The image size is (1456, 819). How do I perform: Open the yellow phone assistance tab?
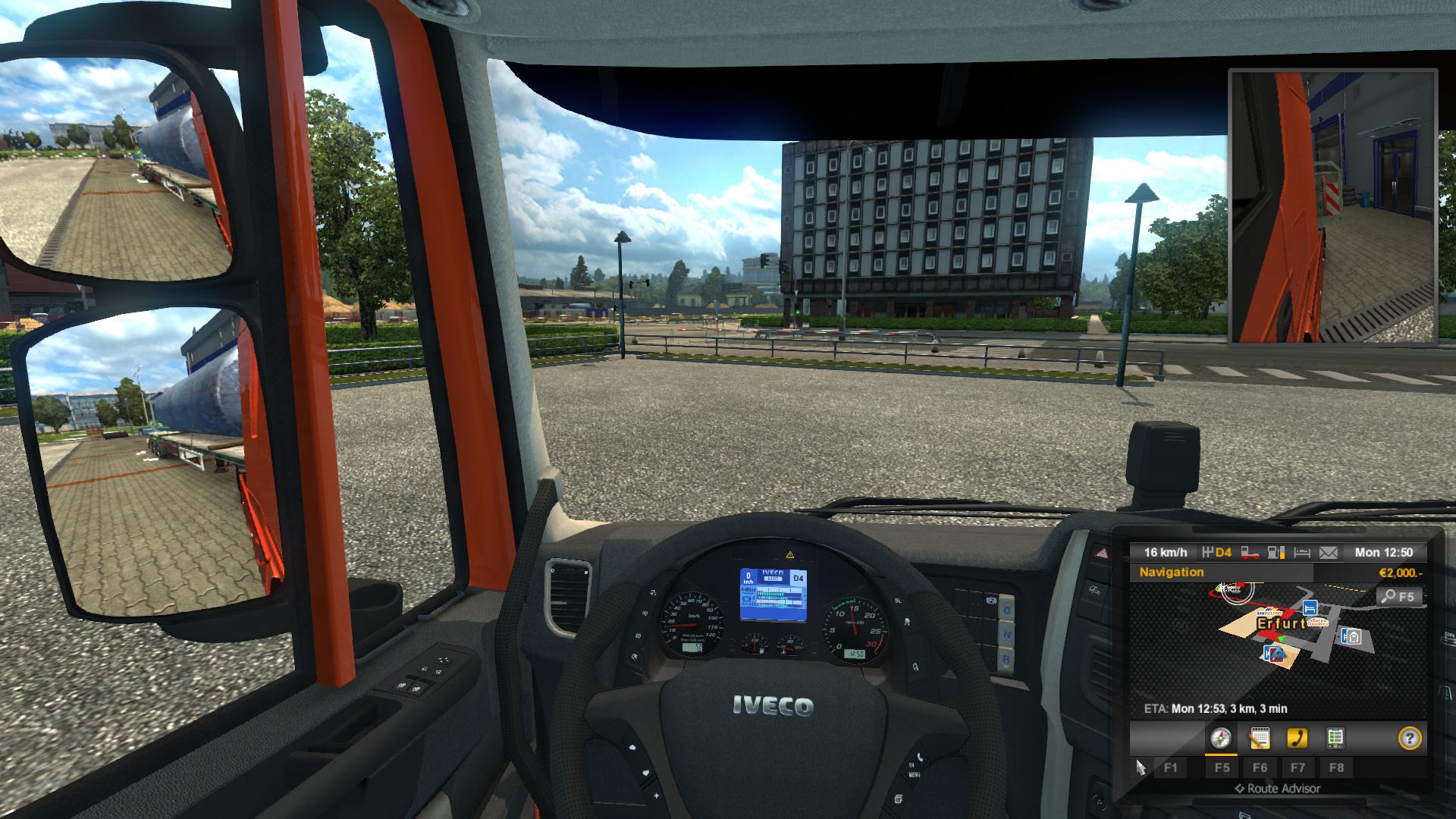click(1298, 738)
